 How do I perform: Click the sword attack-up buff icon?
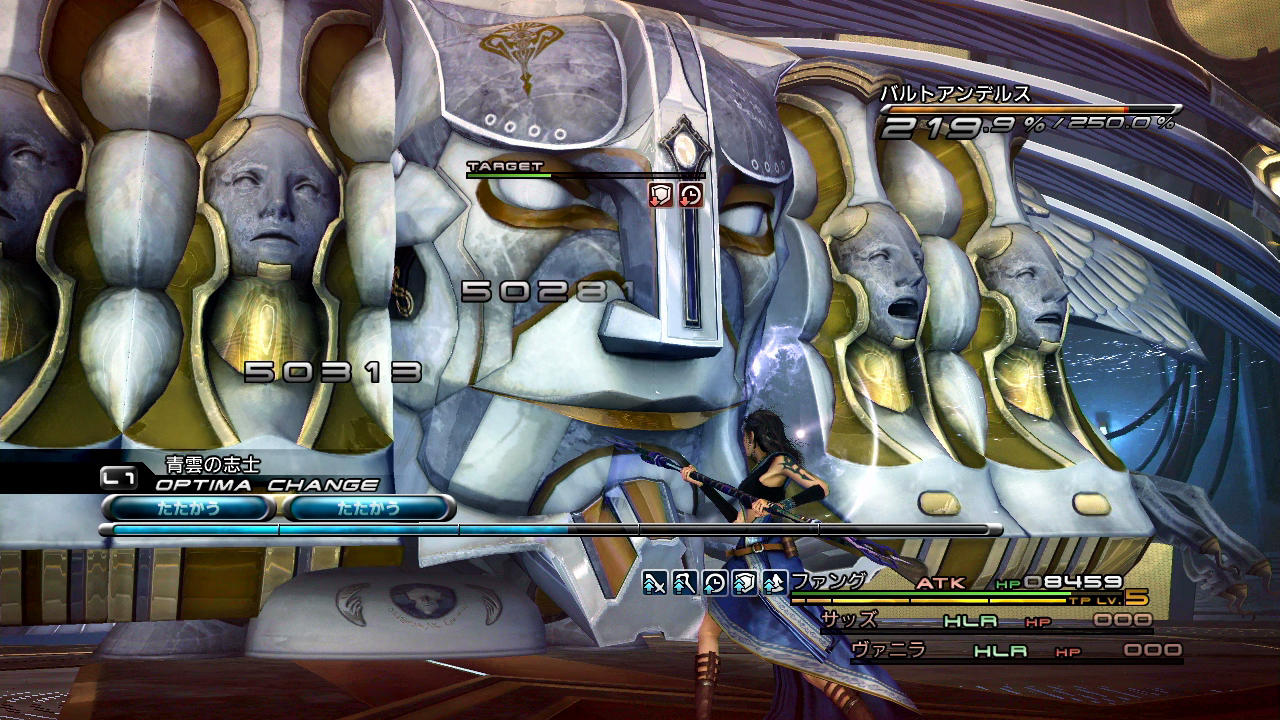pos(655,583)
